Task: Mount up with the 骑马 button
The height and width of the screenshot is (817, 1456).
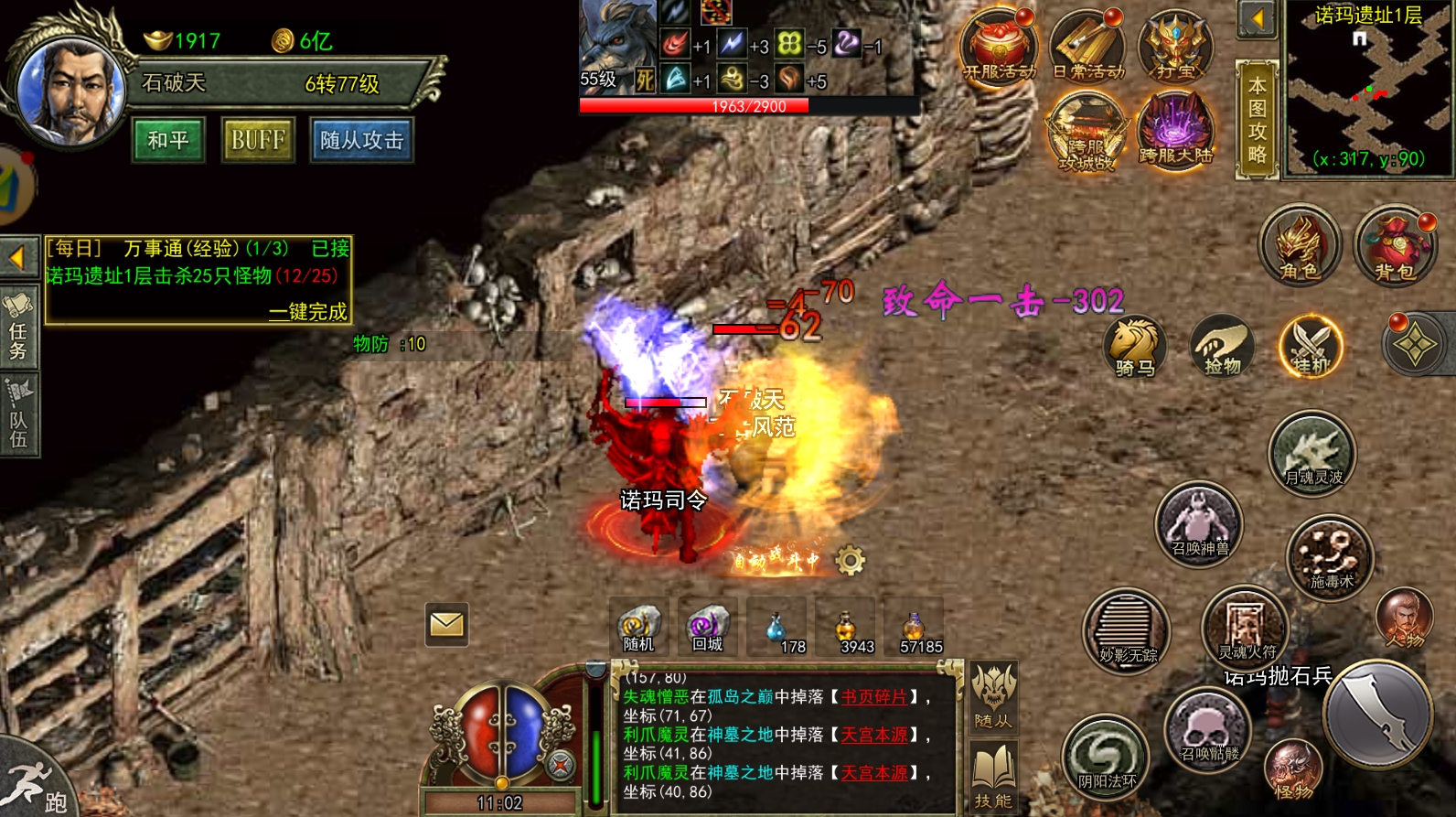Action: click(x=1134, y=348)
